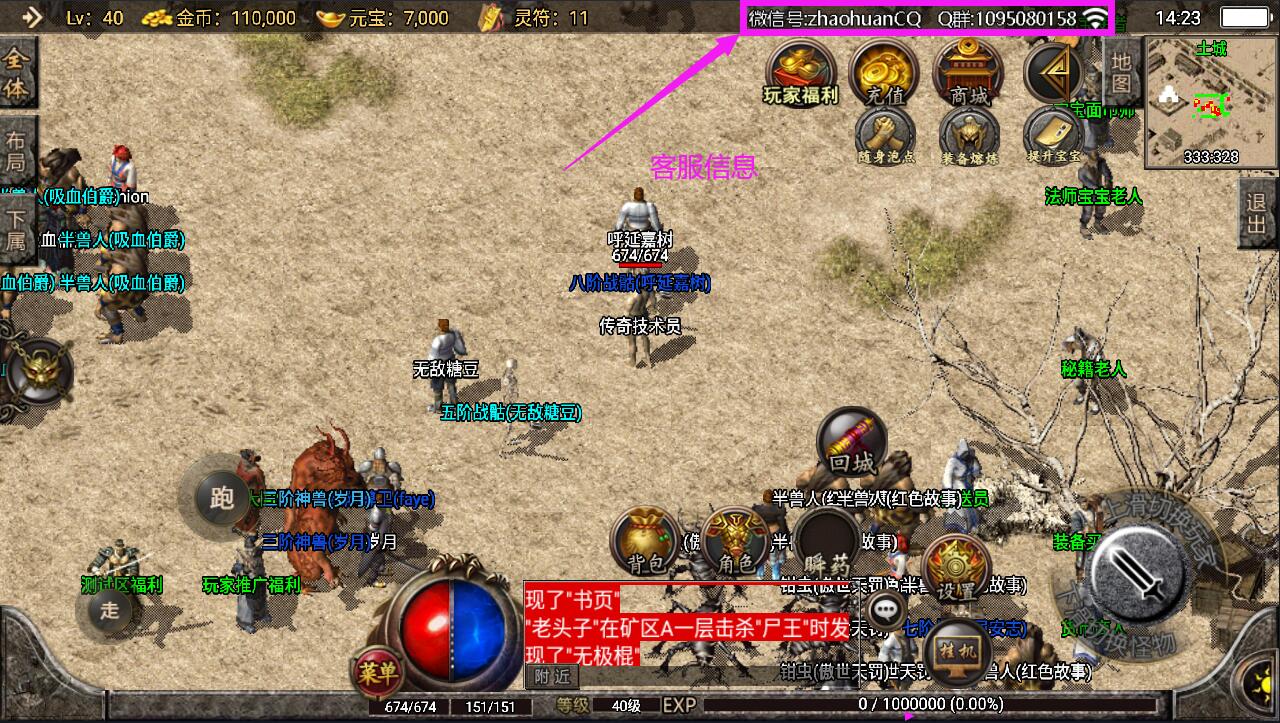Tap the 瞬药 instant potion button
The width and height of the screenshot is (1280, 723).
click(x=826, y=545)
